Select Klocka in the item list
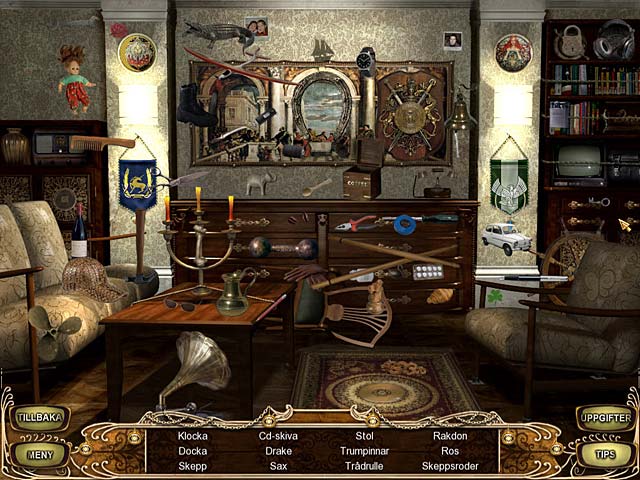The width and height of the screenshot is (640, 480). coord(193,436)
